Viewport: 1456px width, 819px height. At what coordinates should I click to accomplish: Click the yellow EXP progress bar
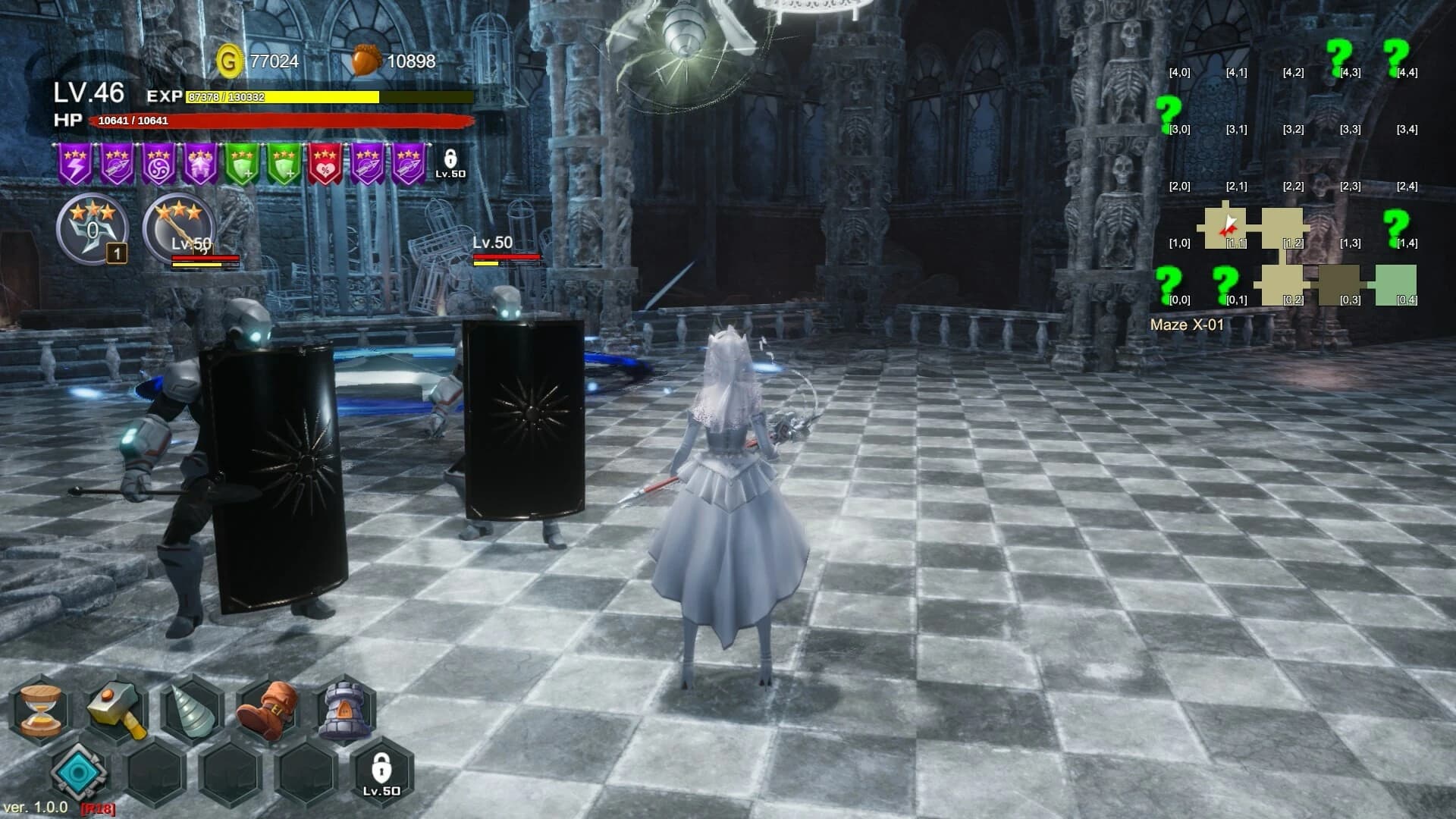(281, 98)
